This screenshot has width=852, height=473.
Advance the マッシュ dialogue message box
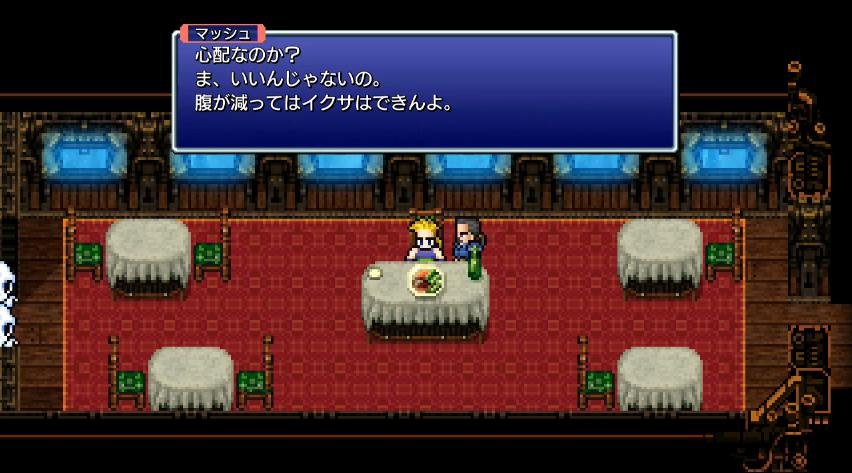[425, 92]
